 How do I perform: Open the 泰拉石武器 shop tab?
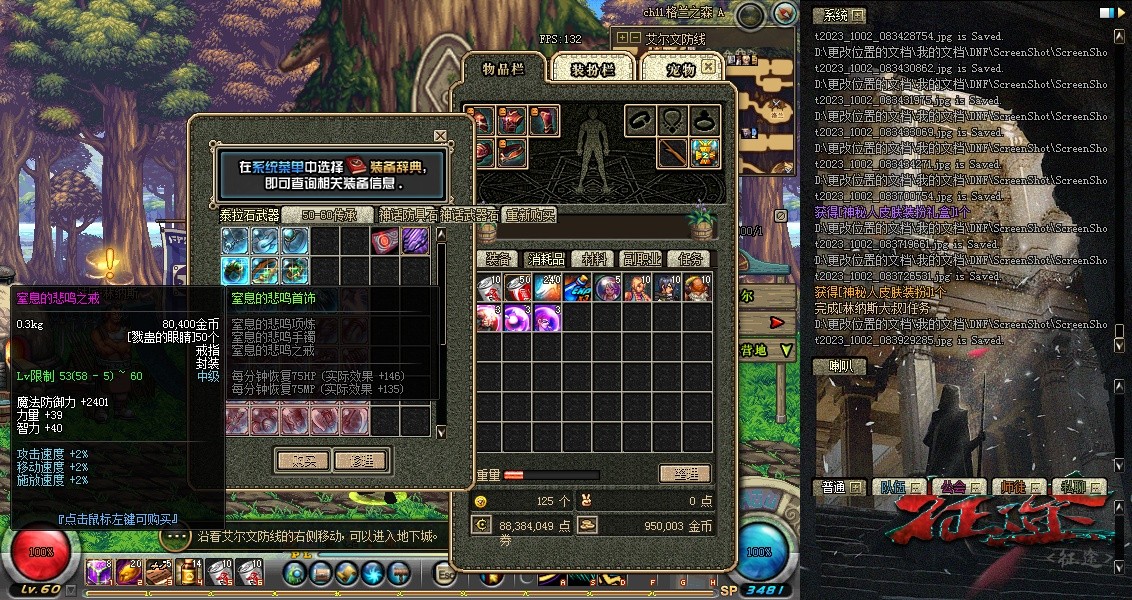coord(249,215)
